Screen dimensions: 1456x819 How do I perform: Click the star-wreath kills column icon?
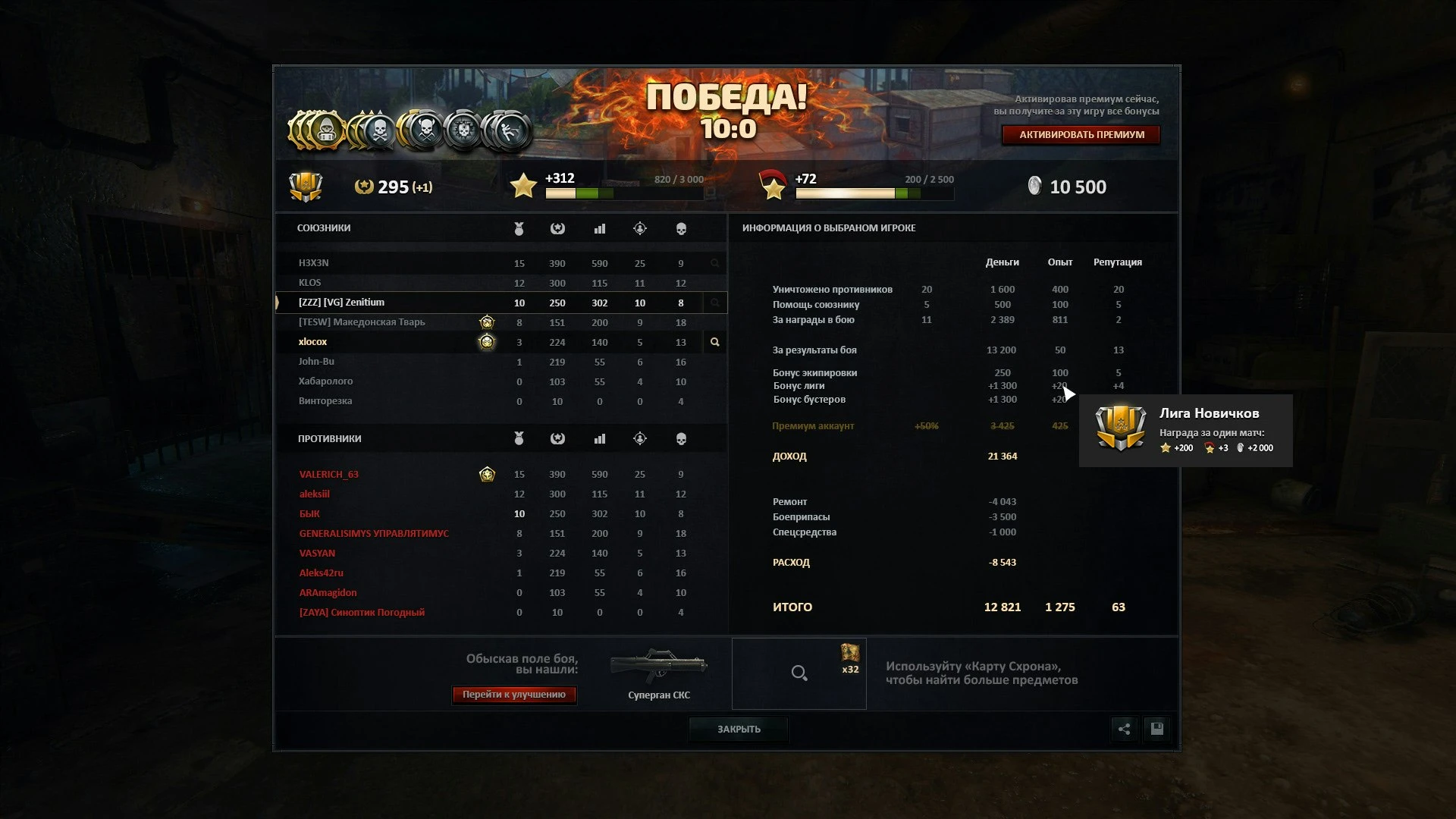(557, 227)
